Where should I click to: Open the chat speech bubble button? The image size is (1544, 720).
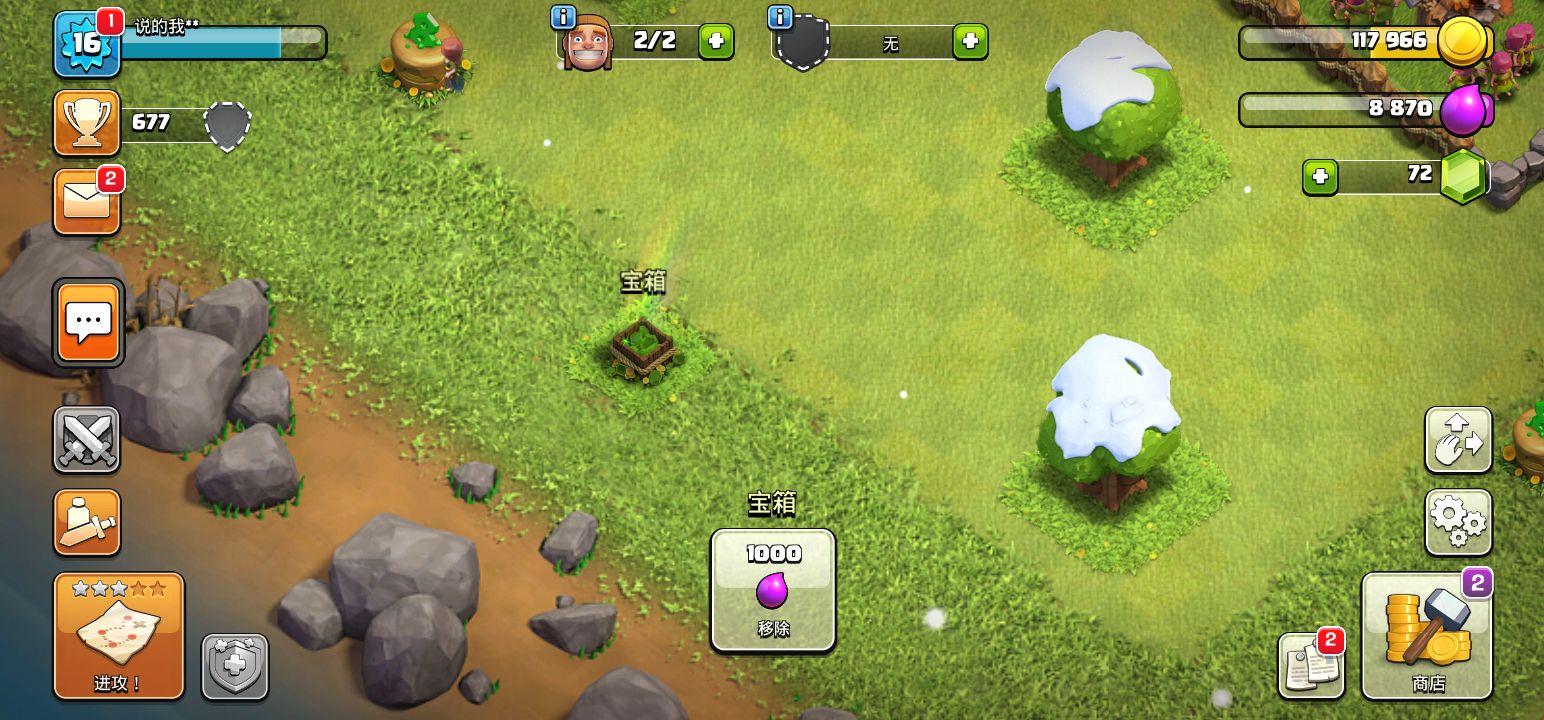[89, 323]
